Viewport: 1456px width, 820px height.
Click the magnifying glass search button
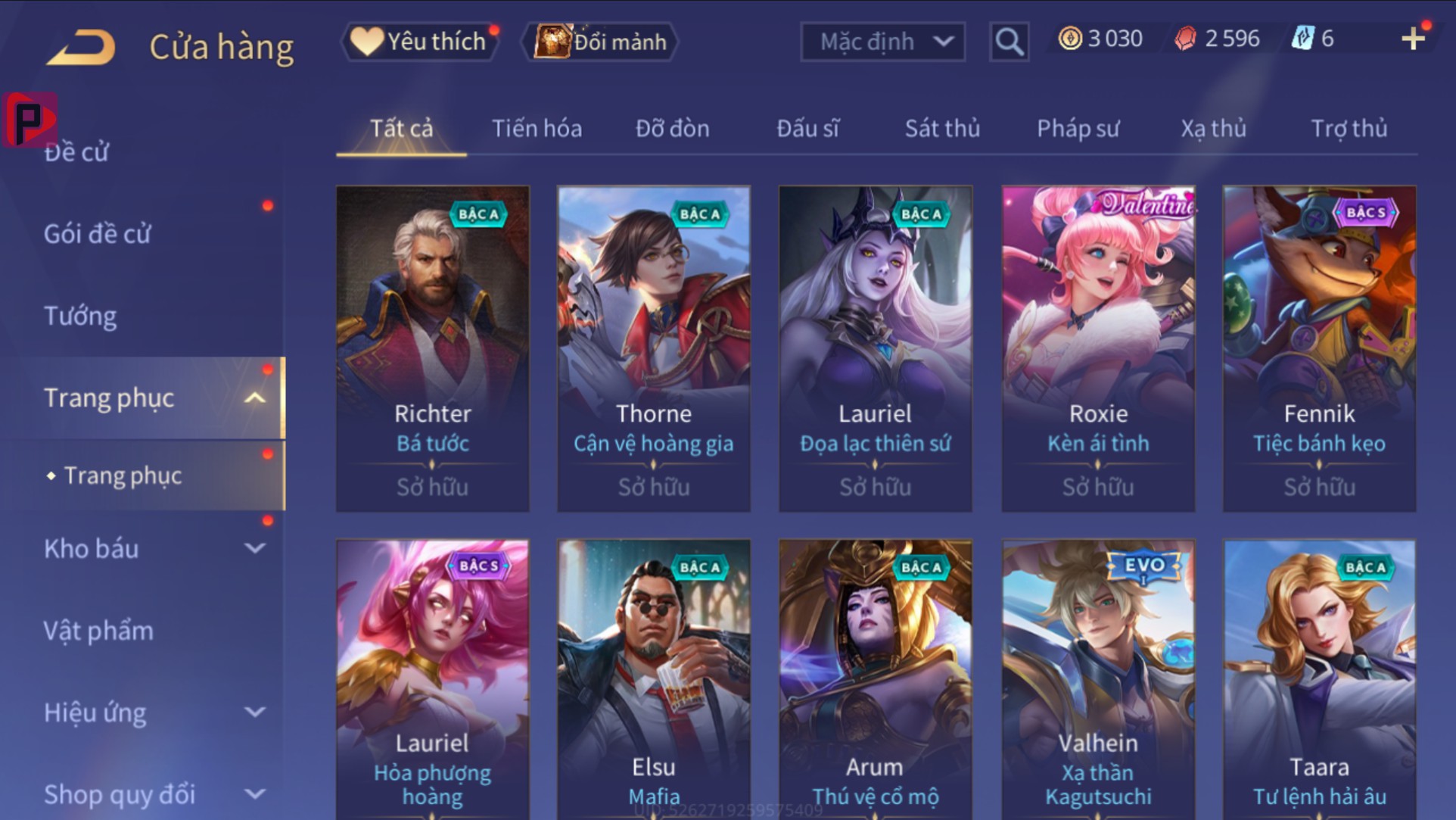tap(1009, 42)
